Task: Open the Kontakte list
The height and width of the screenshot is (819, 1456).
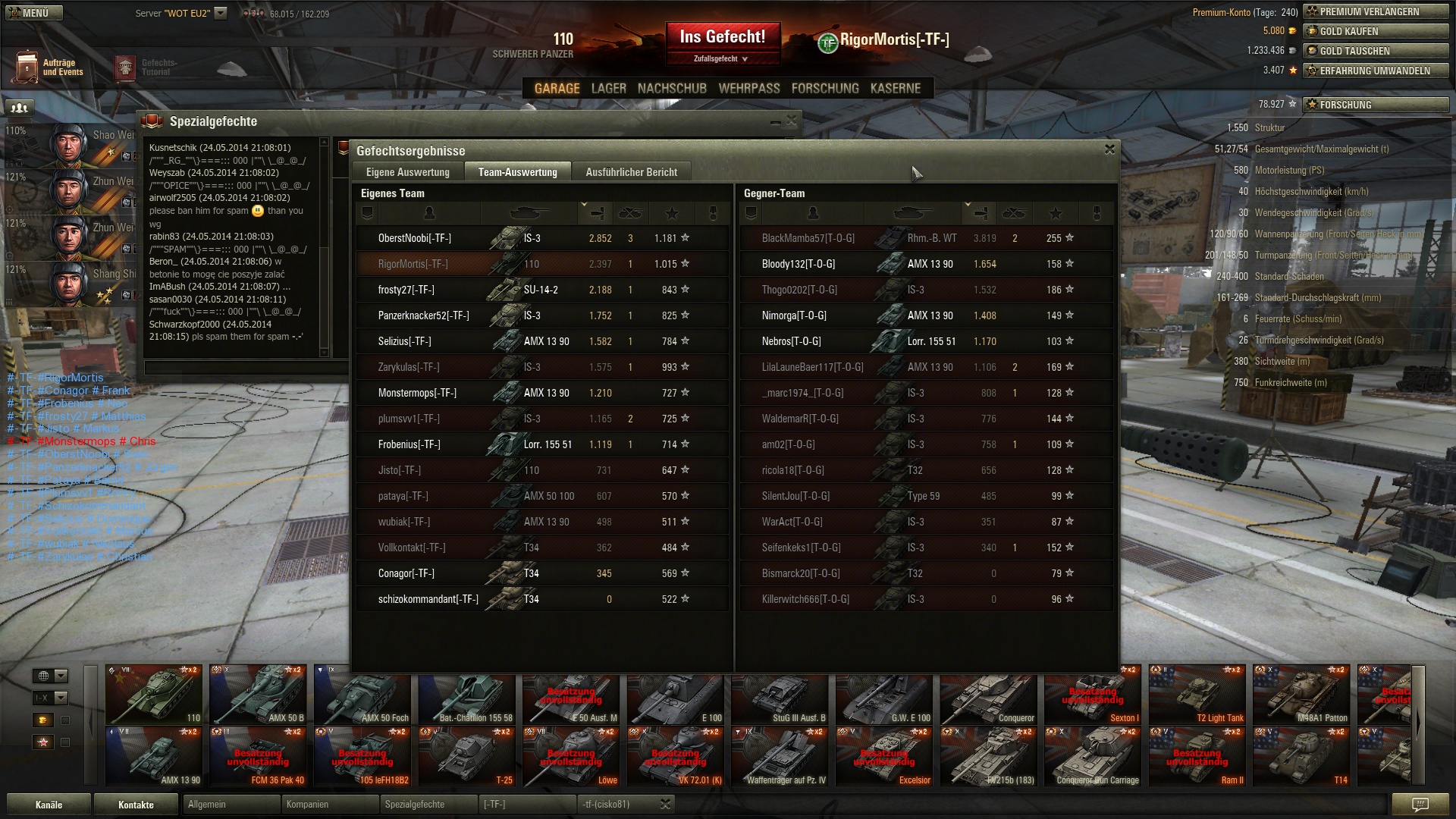Action: 136,805
